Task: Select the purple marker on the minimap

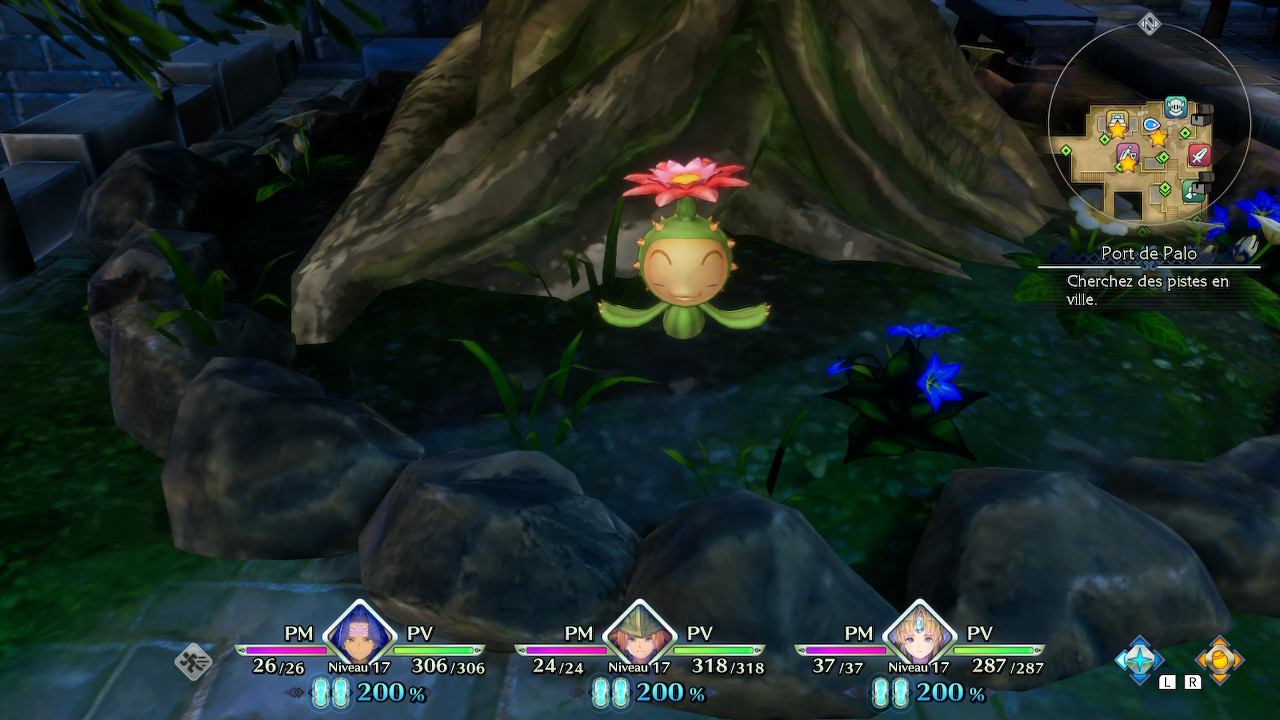Action: (1127, 156)
